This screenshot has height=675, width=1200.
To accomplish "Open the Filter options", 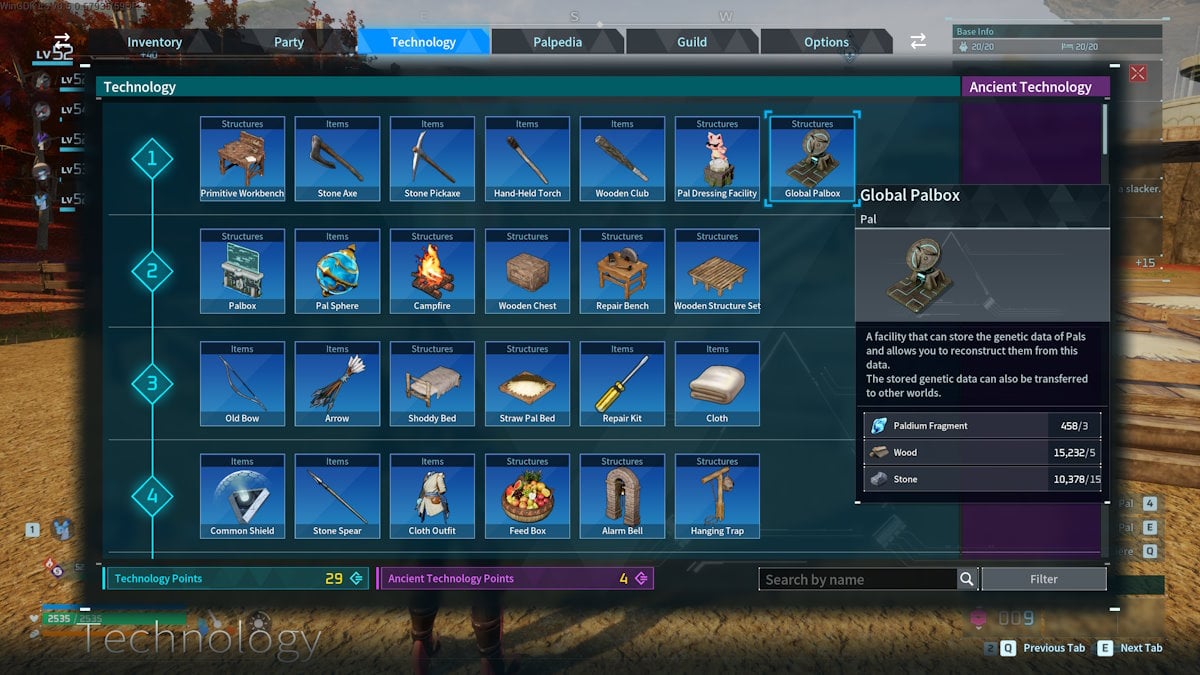I will click(1043, 579).
